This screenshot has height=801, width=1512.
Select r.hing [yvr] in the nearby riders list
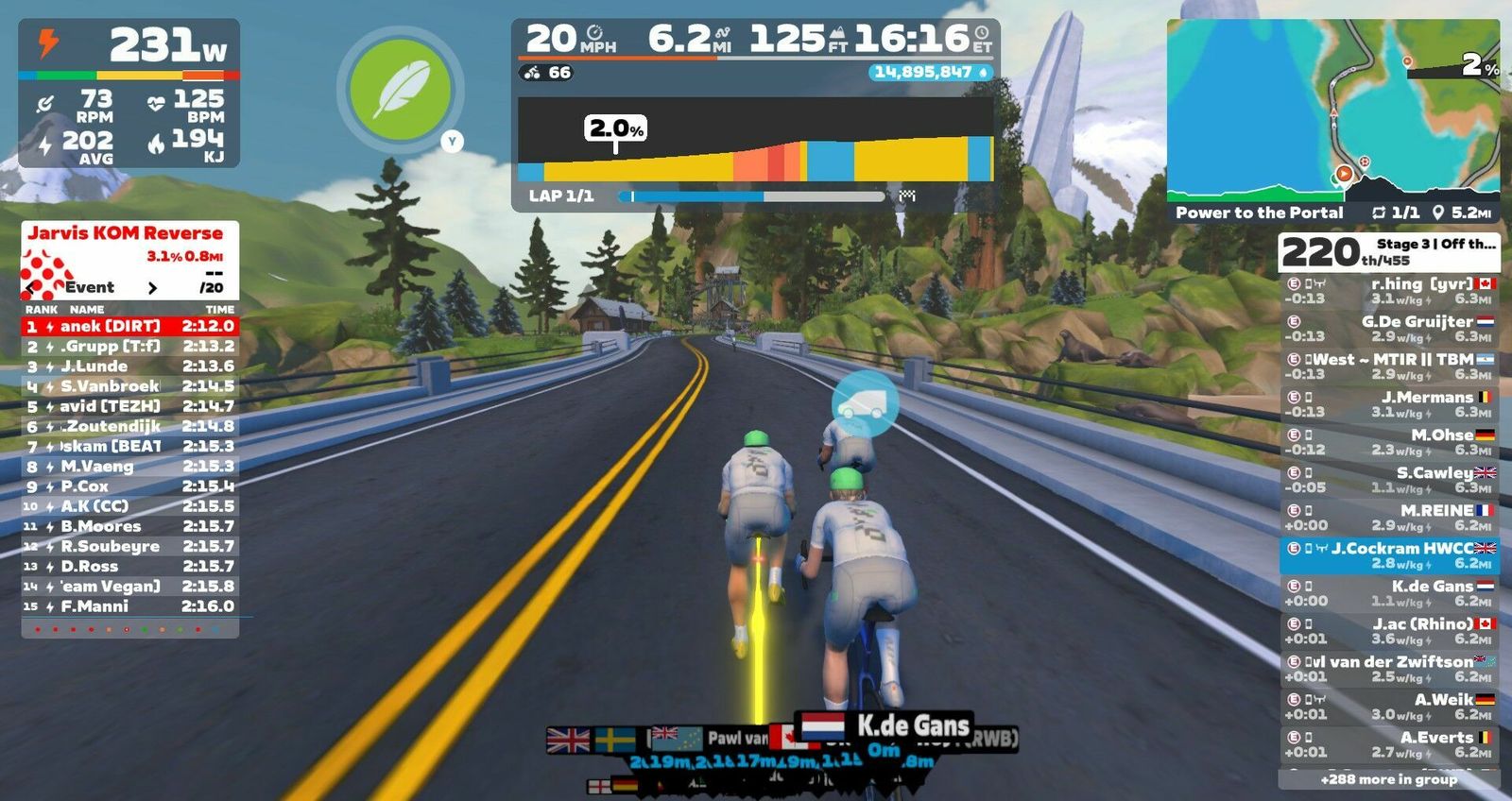point(1389,290)
